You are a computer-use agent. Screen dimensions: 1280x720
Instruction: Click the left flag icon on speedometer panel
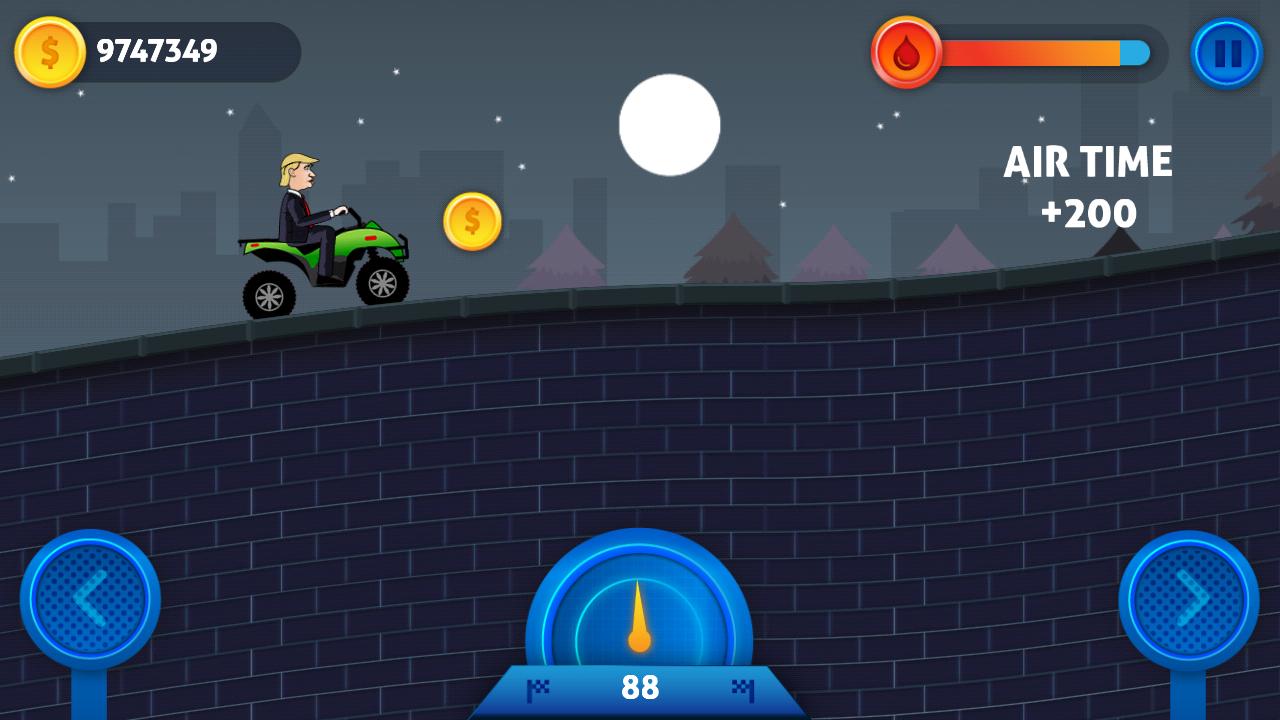pos(539,688)
